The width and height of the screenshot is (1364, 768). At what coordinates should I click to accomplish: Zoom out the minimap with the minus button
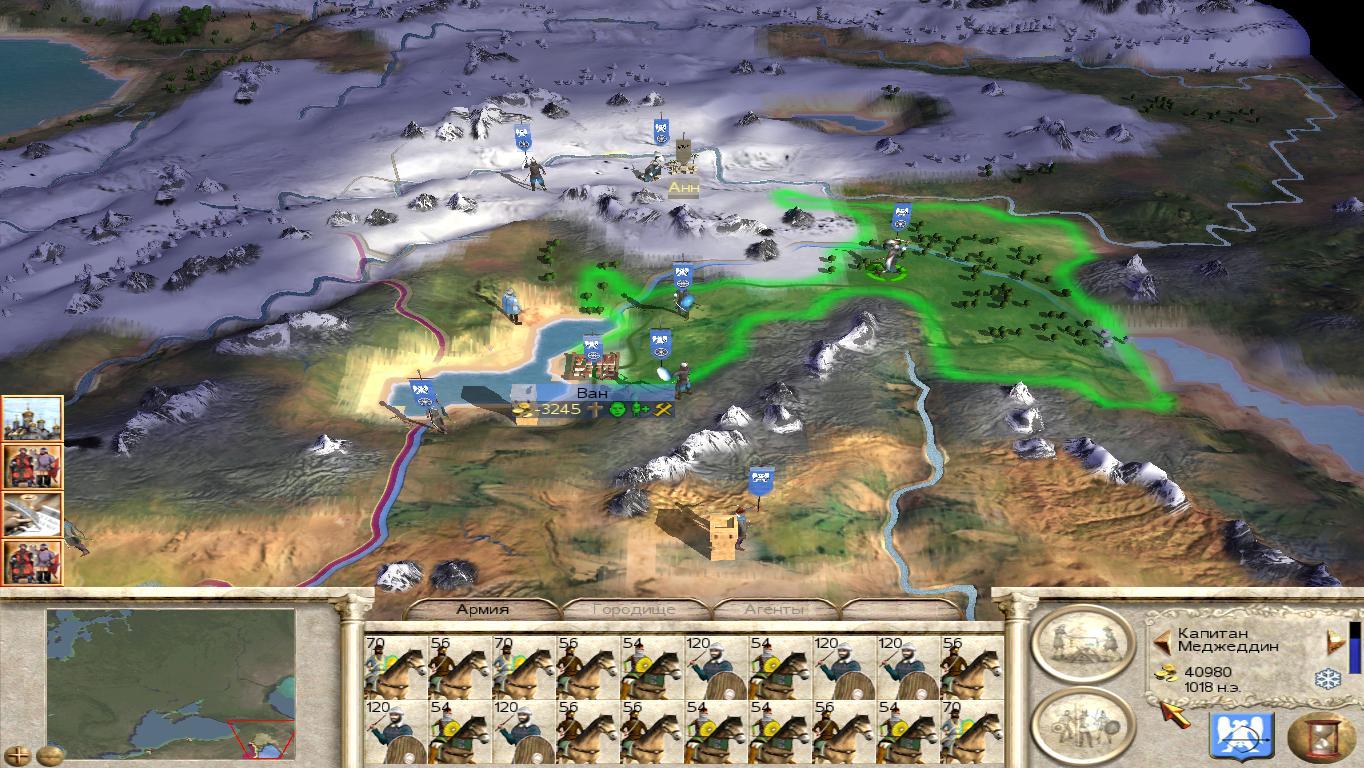[48, 755]
